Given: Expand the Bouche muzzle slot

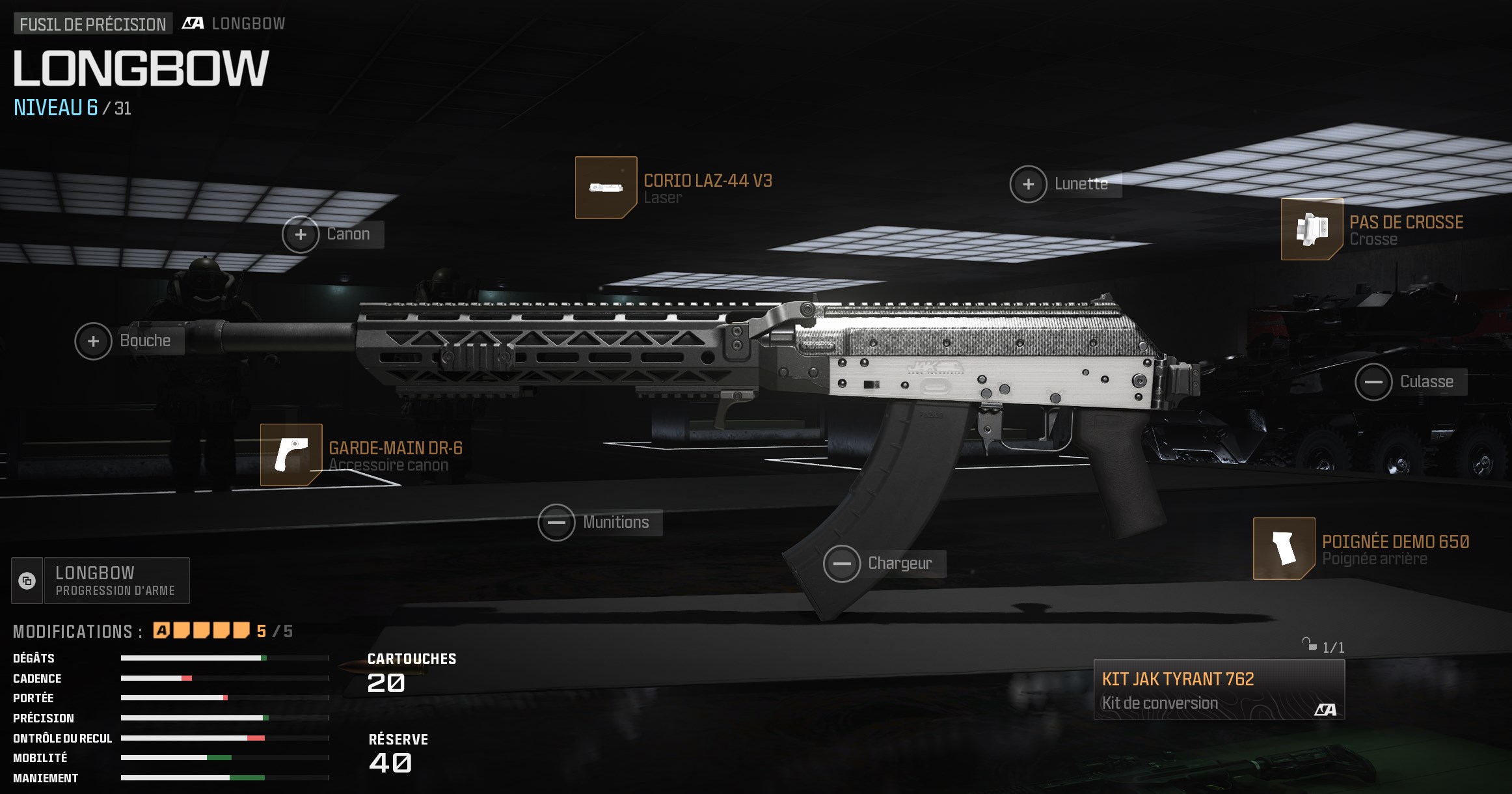Looking at the screenshot, I should (x=92, y=341).
